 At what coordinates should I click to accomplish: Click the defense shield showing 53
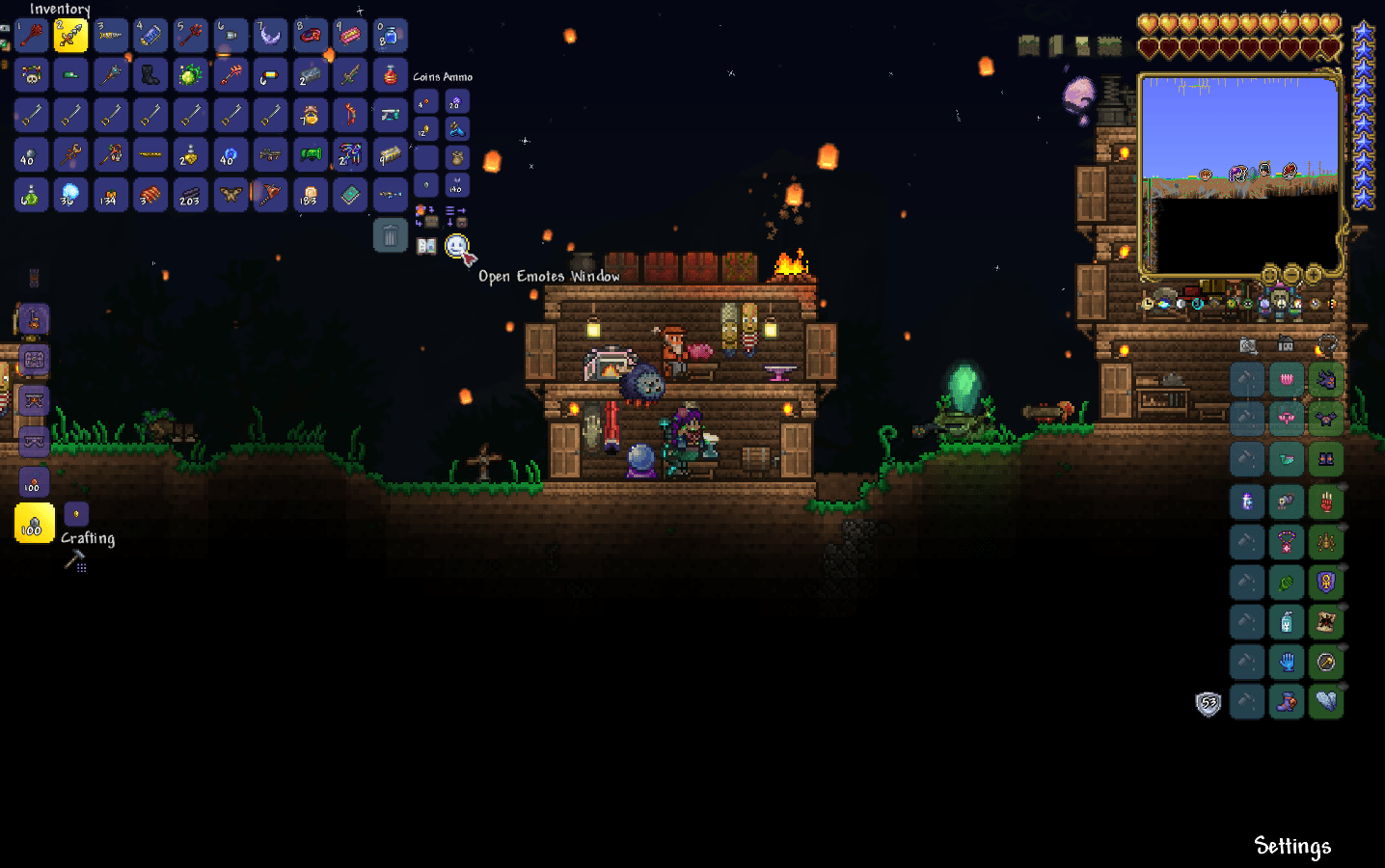coord(1207,704)
